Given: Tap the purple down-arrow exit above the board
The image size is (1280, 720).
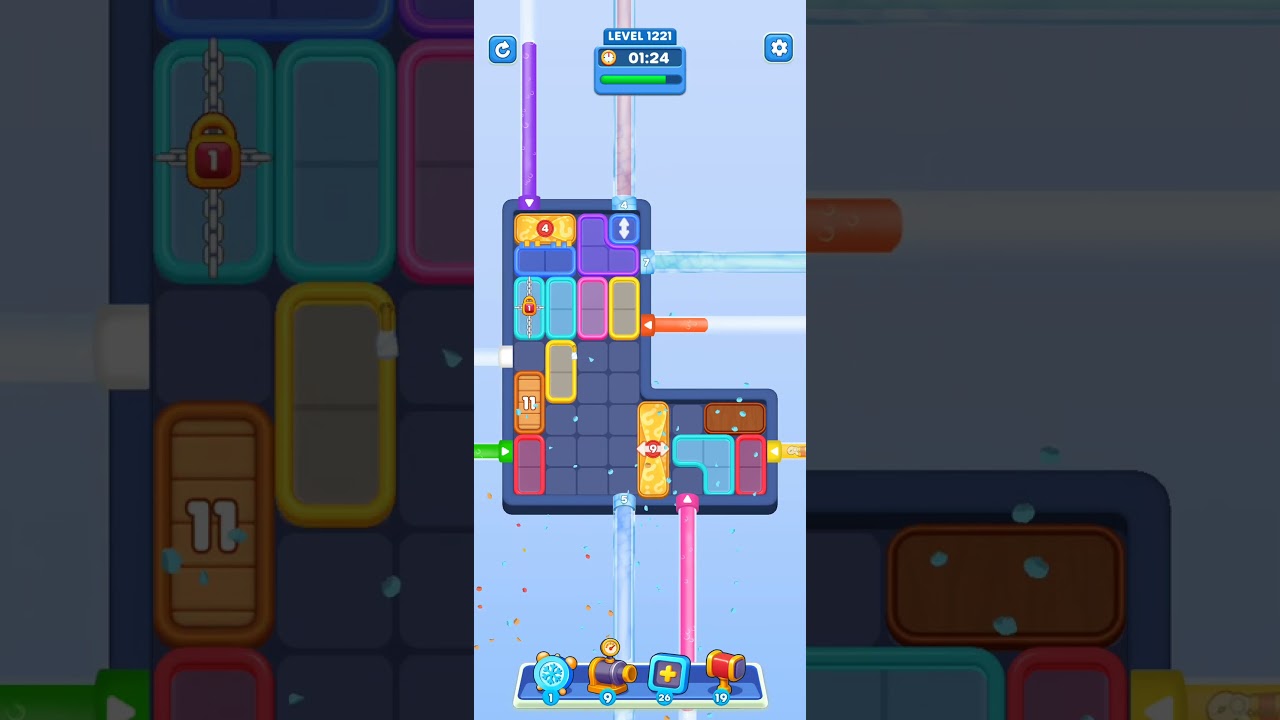Looking at the screenshot, I should pyautogui.click(x=527, y=203).
